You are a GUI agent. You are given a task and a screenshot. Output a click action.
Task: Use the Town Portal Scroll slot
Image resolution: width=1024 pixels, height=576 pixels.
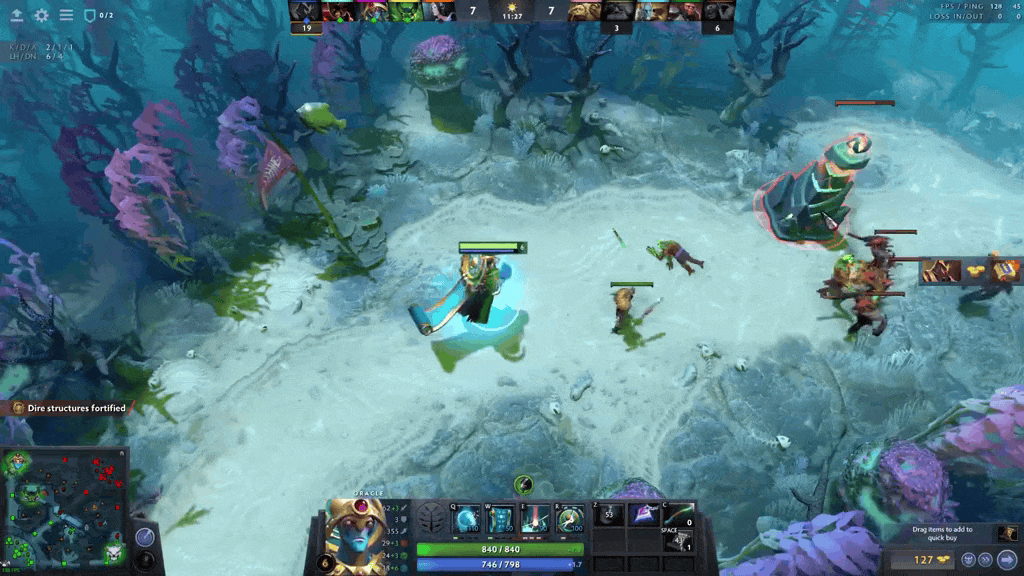pyautogui.click(x=678, y=541)
